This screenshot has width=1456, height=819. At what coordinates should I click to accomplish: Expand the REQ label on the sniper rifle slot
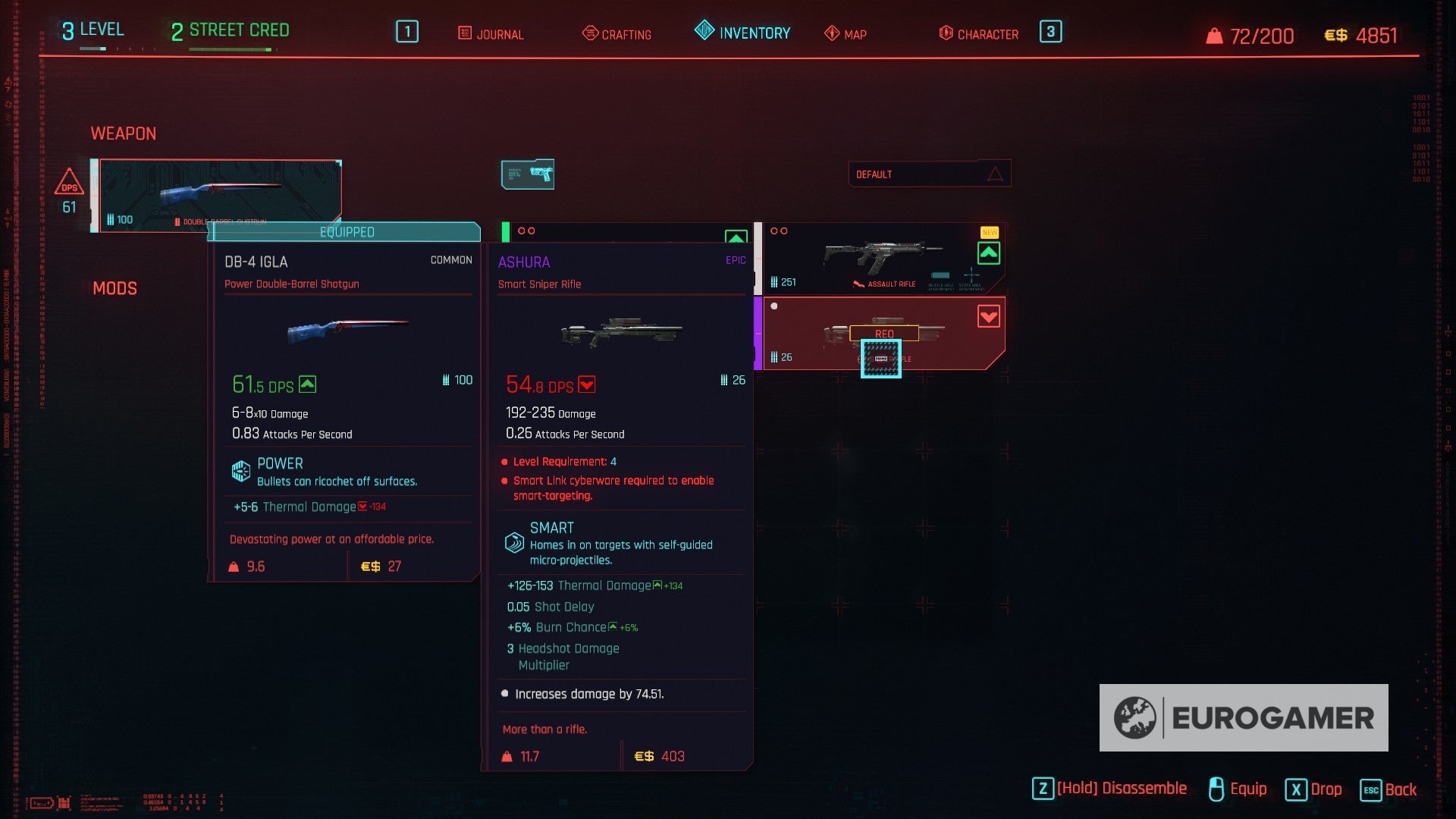(x=885, y=333)
